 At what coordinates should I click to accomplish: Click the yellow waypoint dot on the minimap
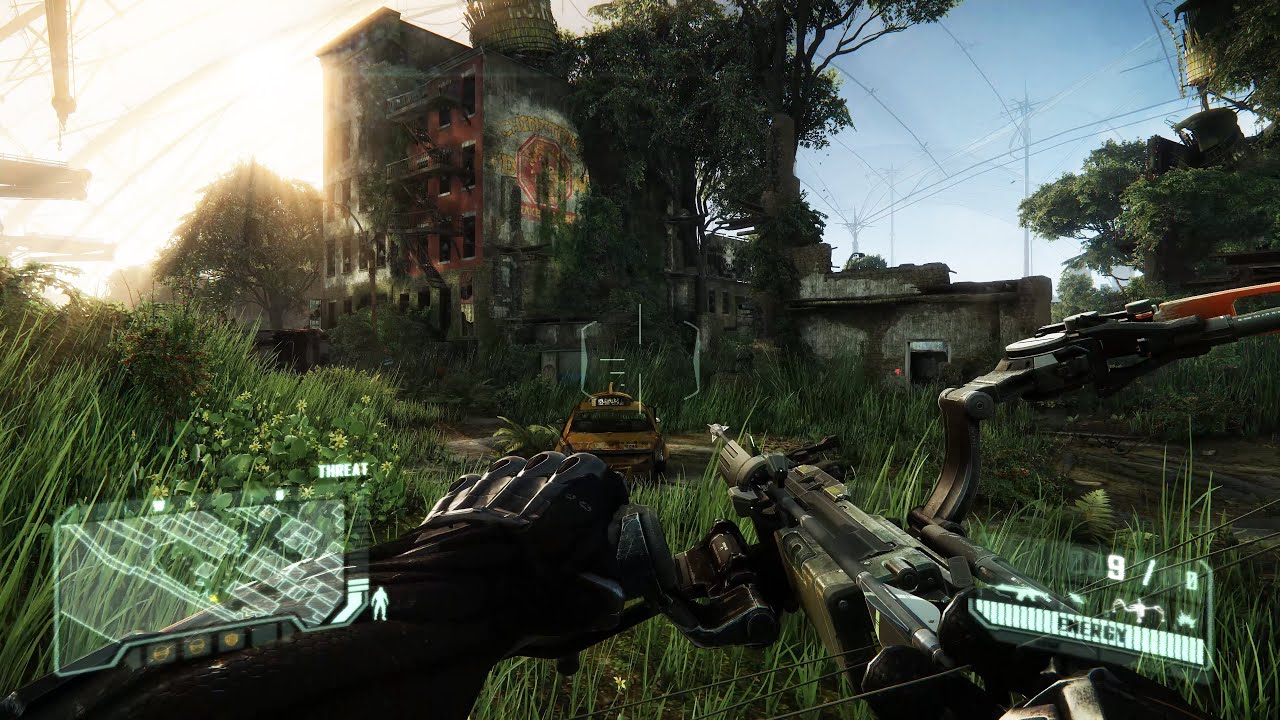coord(213,597)
